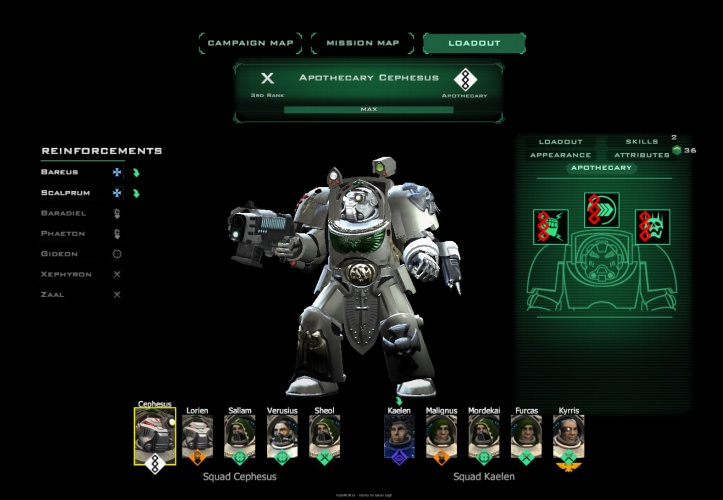Open the Campaign Map tab
This screenshot has width=723, height=500.
click(x=253, y=43)
